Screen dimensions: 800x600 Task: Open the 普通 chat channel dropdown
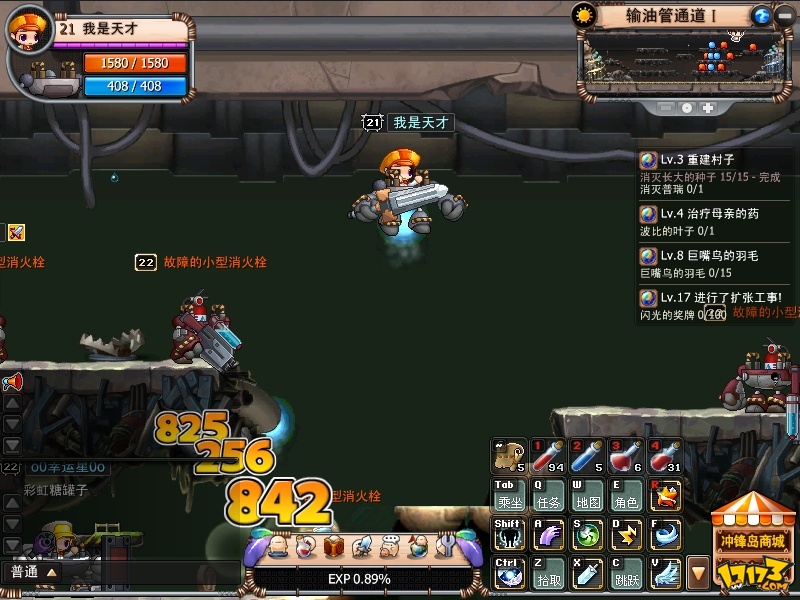tap(33, 572)
